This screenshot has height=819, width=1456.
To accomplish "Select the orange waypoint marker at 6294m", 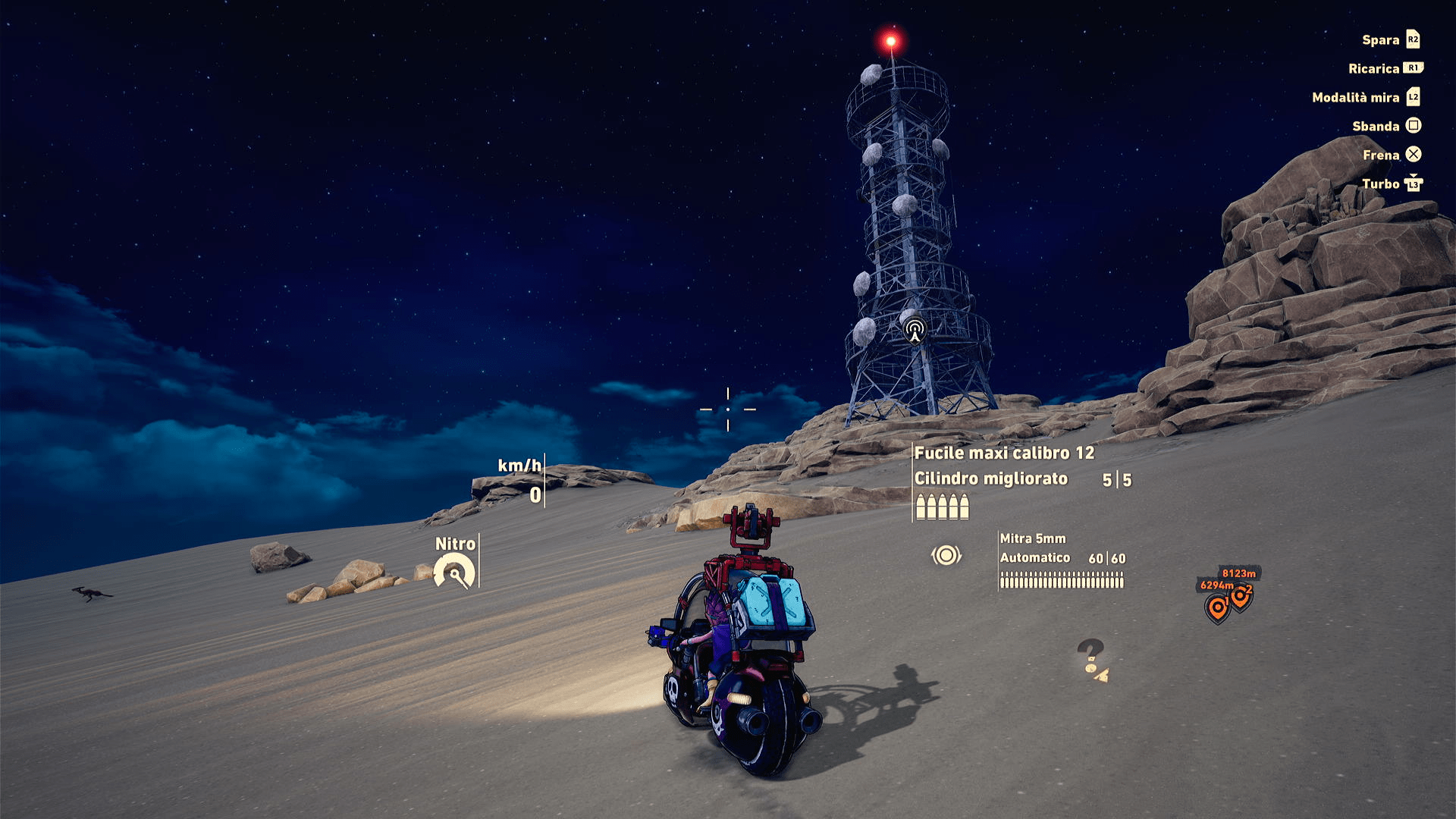I will [x=1216, y=608].
